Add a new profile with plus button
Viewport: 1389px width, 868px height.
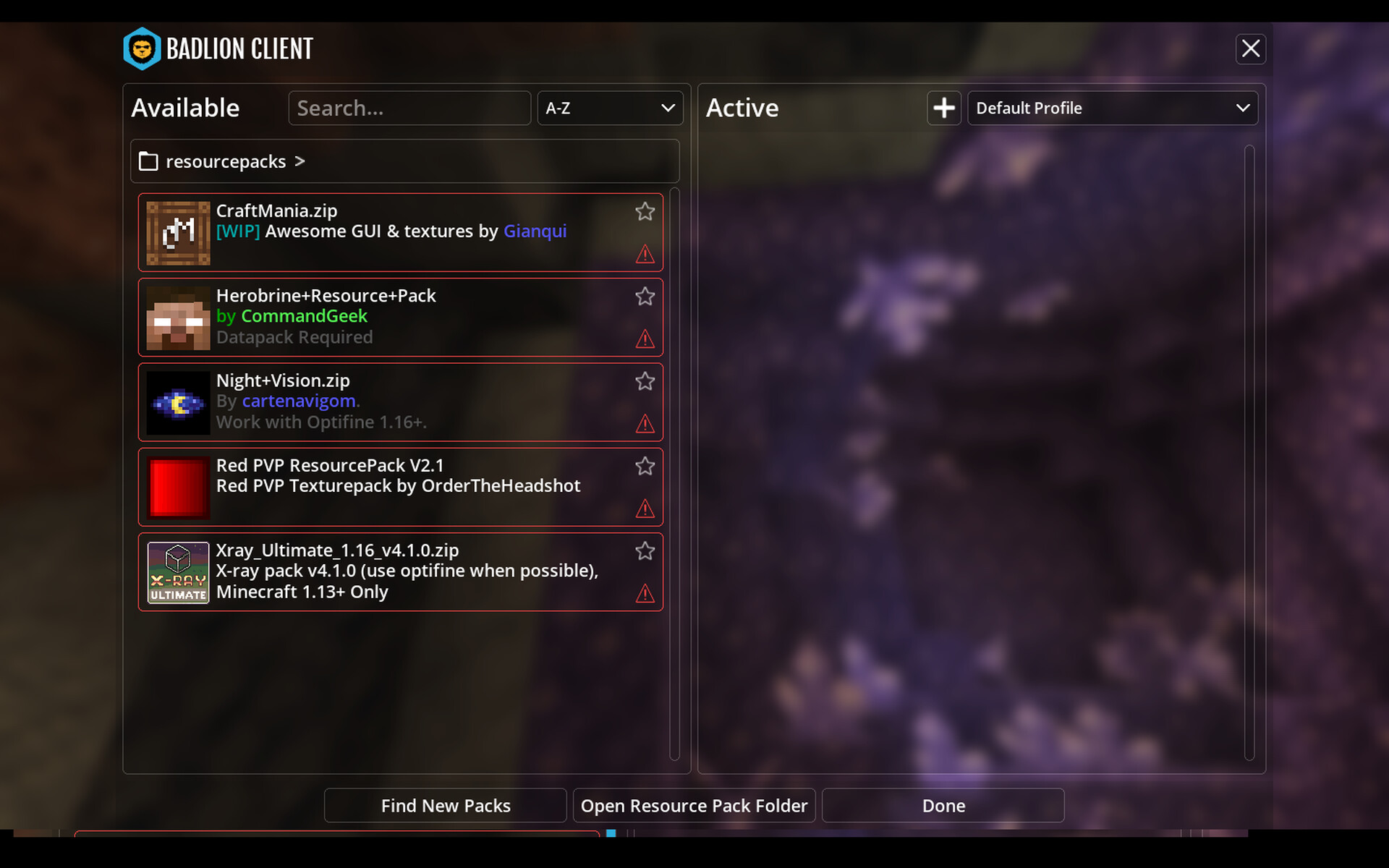(943, 109)
